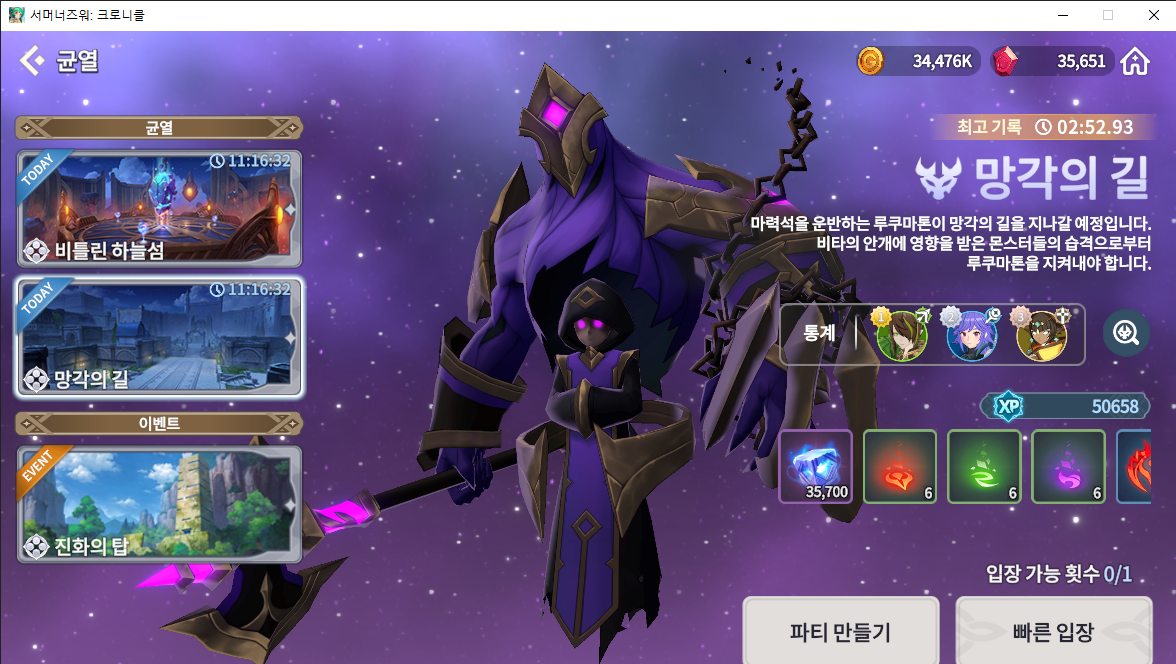Minimize the game window
Image resolution: width=1176 pixels, height=664 pixels.
click(x=1062, y=15)
